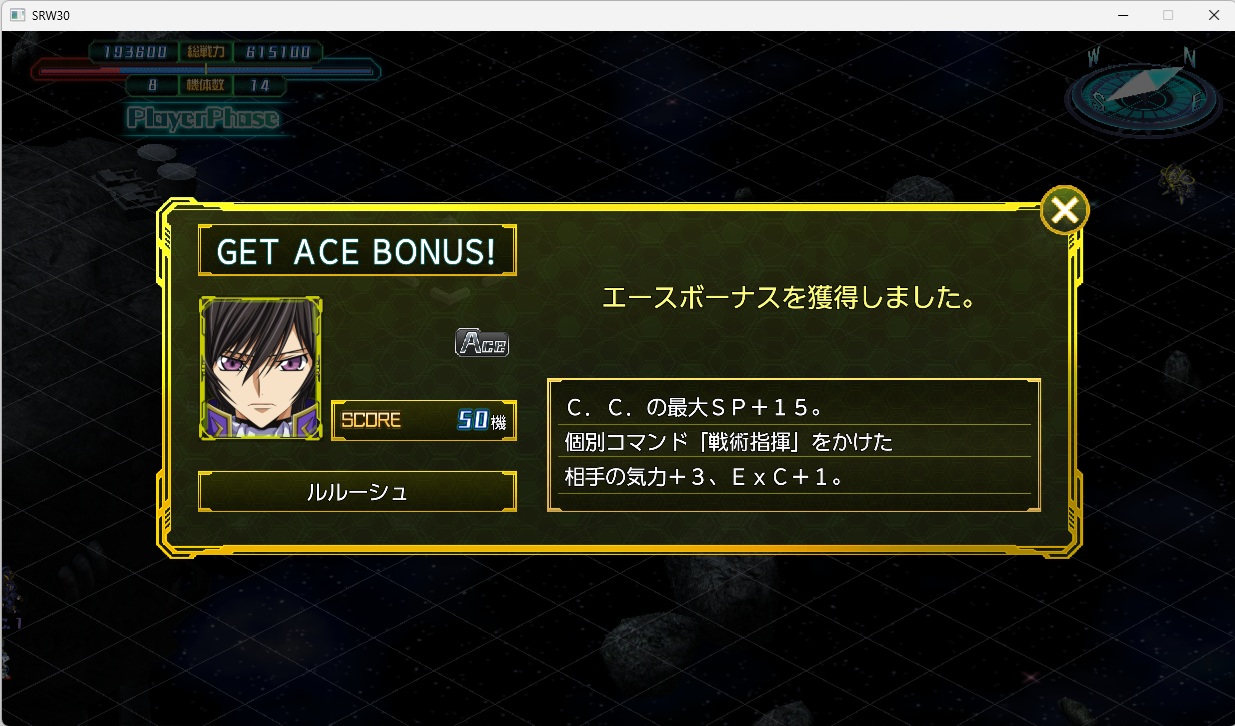
Task: Close the Get Ace Bonus dialog
Action: click(x=1064, y=210)
